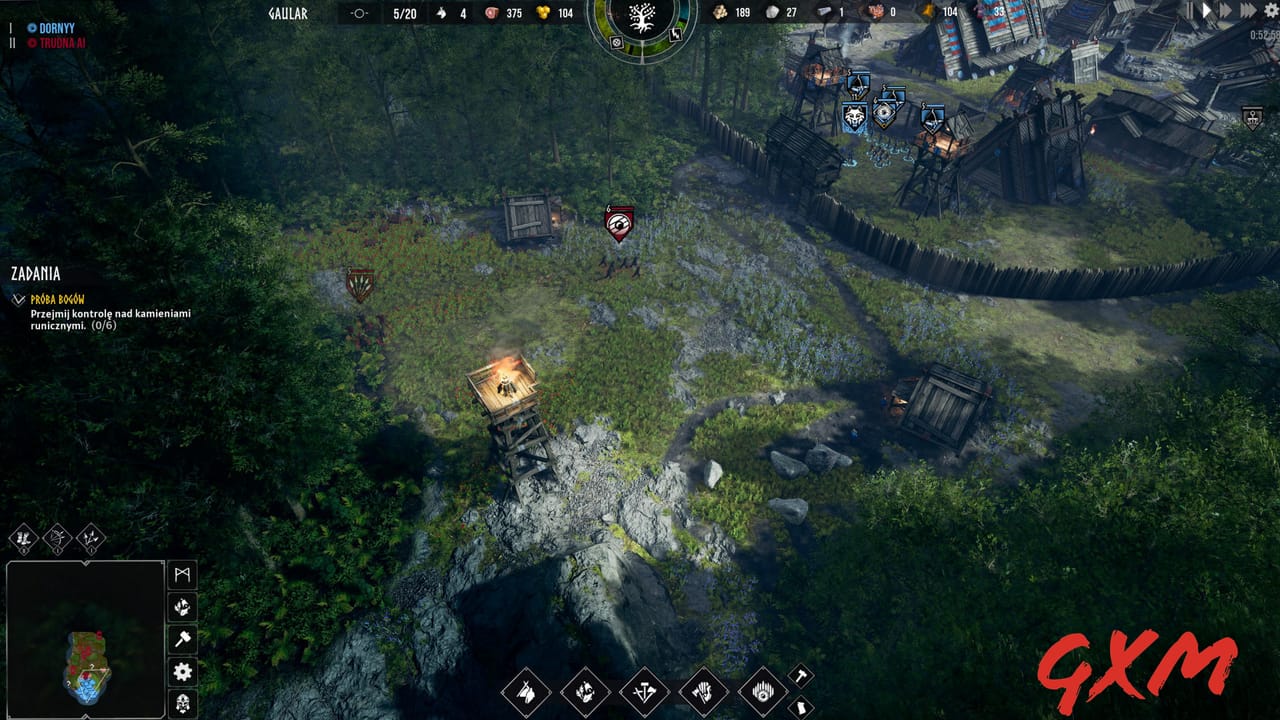
Task: Pause the game with the pause icon top right
Action: coord(1190,11)
